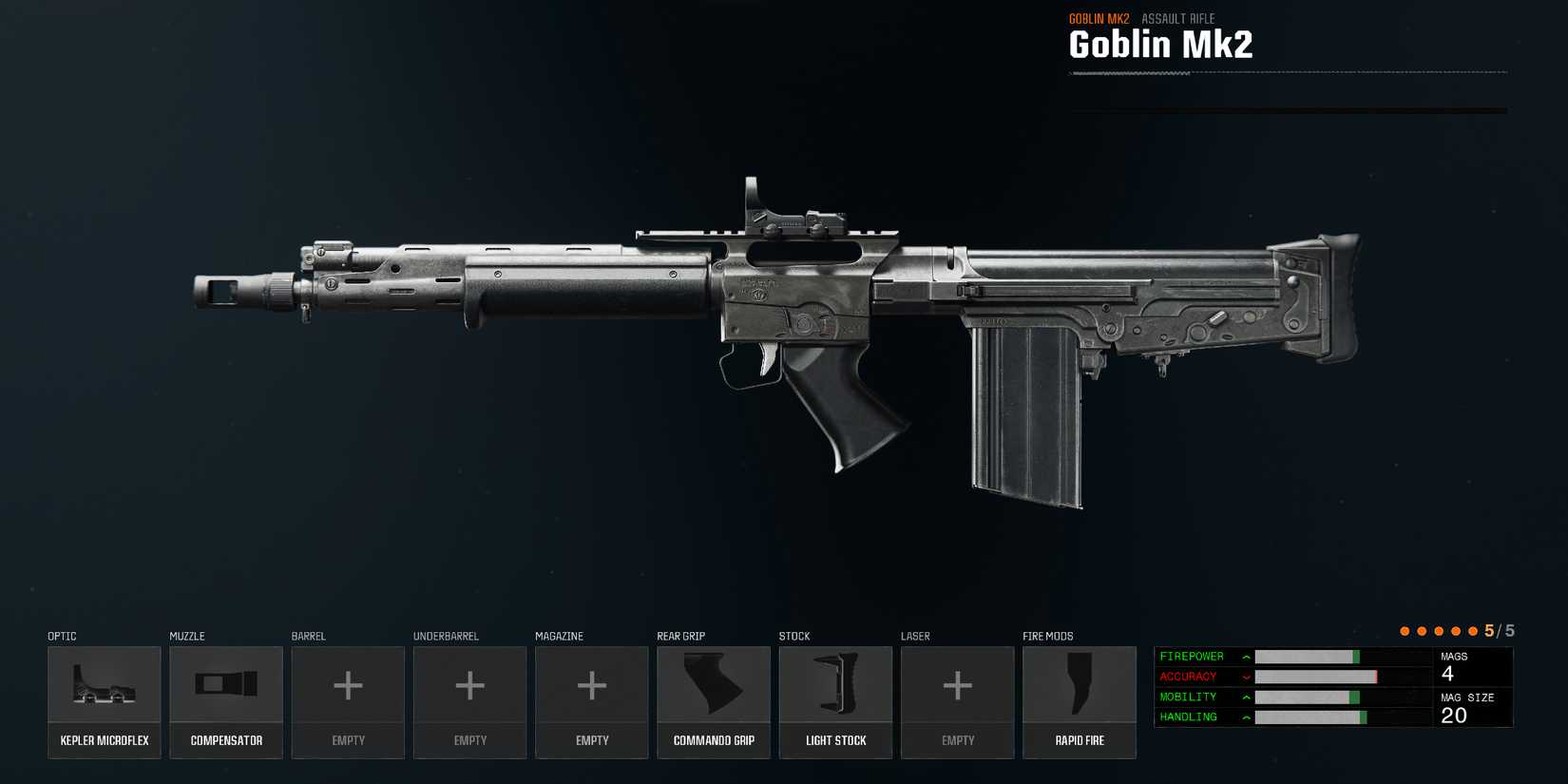The height and width of the screenshot is (784, 1568).
Task: Select the GOBLIN MK2 tab label
Action: [1098, 17]
